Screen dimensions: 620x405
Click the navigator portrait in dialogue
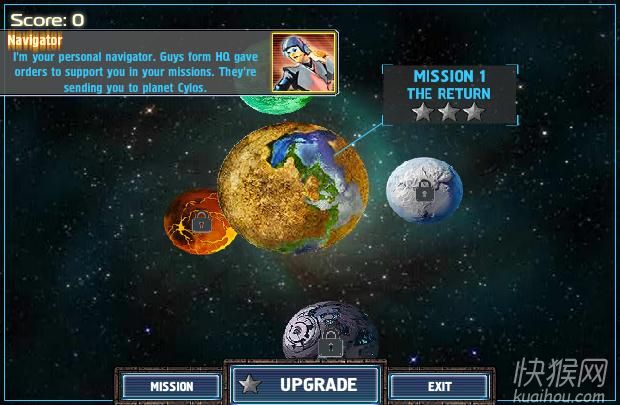pyautogui.click(x=304, y=63)
